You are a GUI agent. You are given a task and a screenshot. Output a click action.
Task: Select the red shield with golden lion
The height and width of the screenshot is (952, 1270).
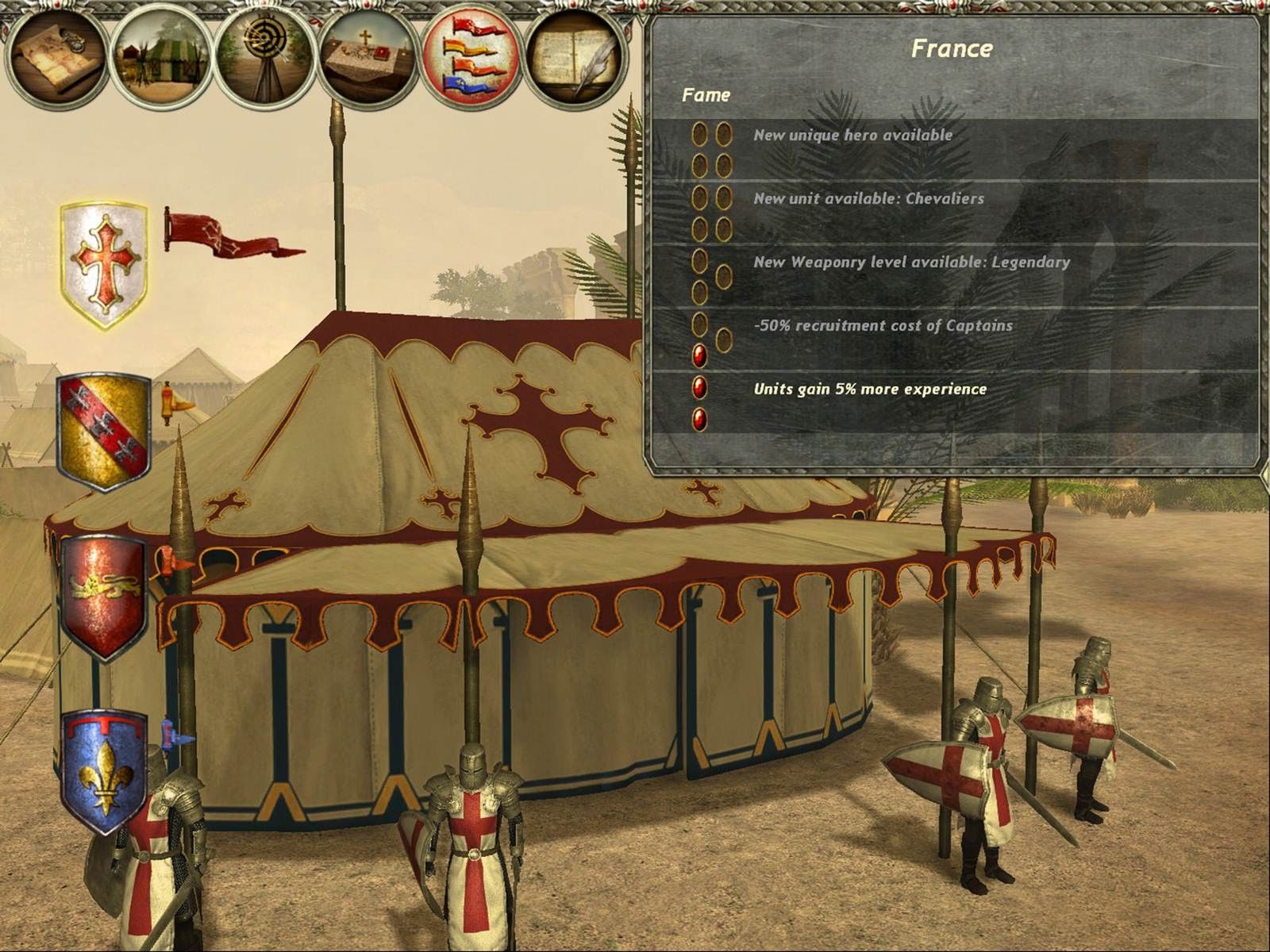(x=104, y=597)
